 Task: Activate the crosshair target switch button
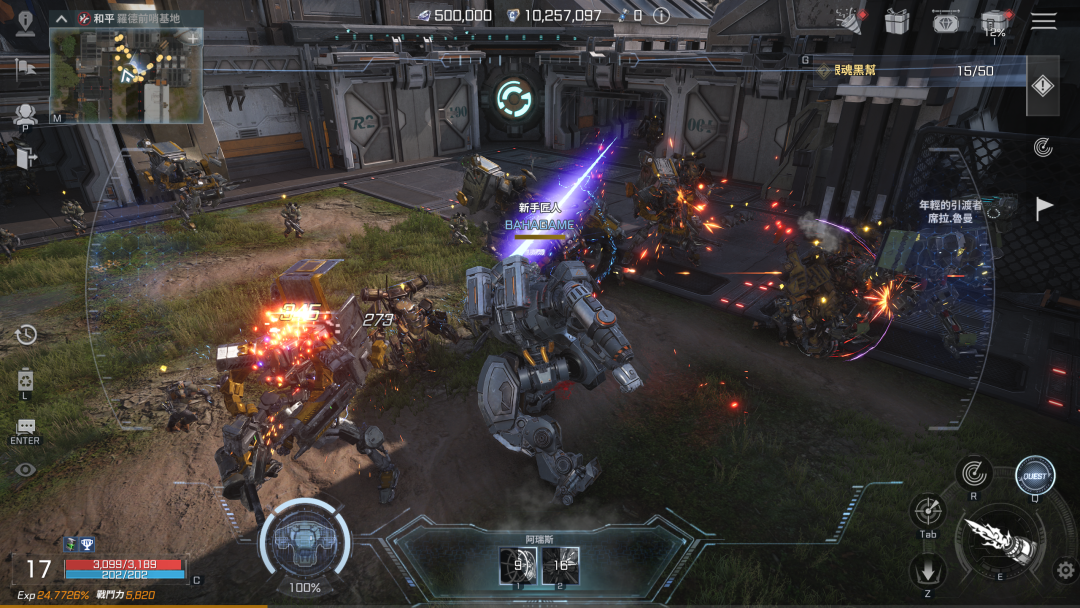point(928,511)
